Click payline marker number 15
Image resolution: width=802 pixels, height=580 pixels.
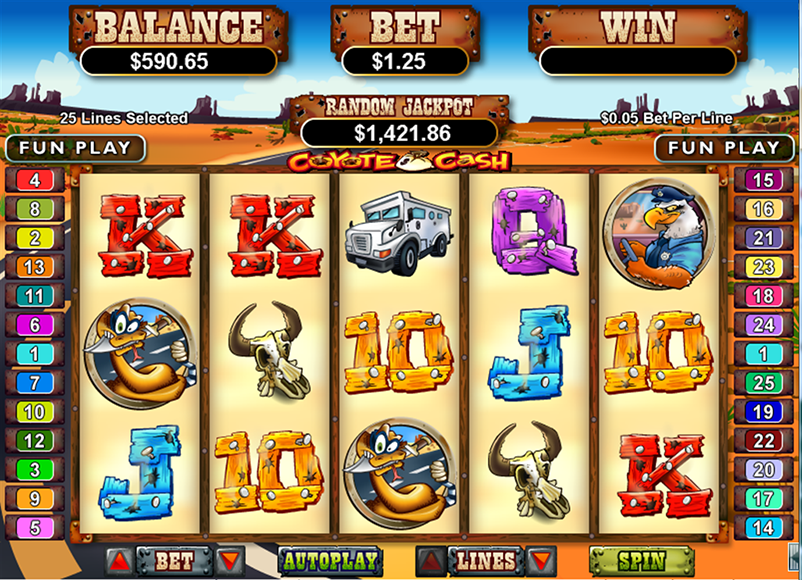pyautogui.click(x=763, y=181)
